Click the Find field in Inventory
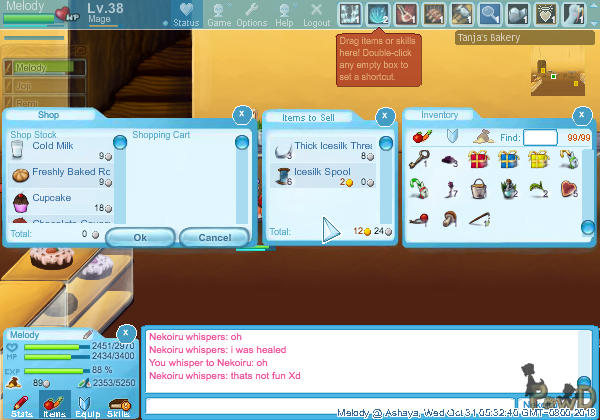 click(x=540, y=137)
